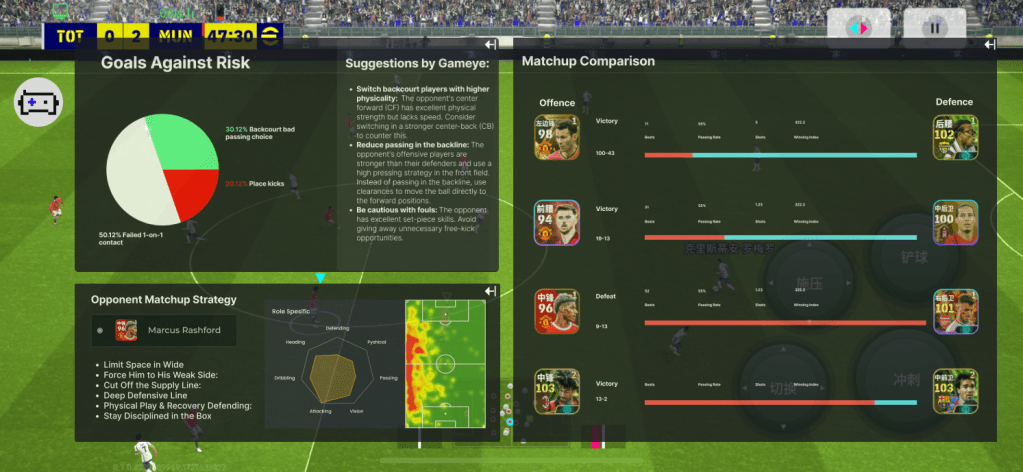Collapse the Goals Against Risk panel

point(490,46)
